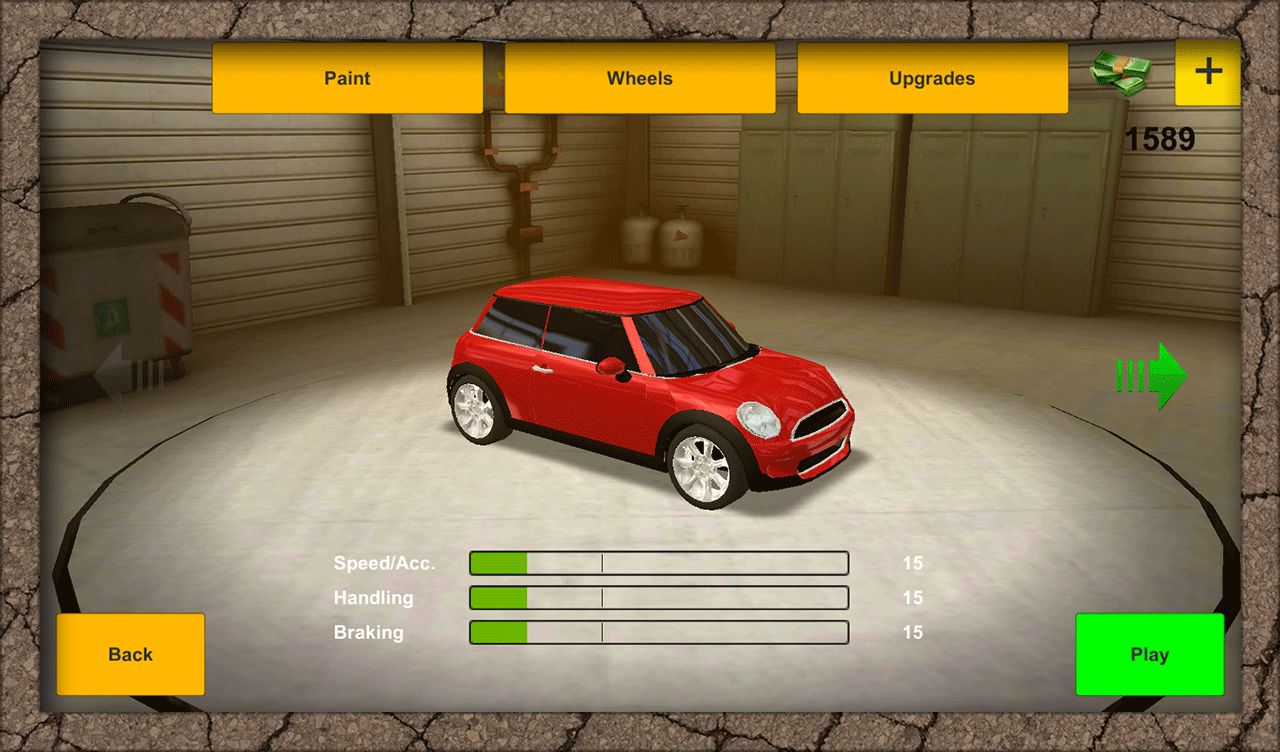
Task: Add more cash with the plus button
Action: (x=1208, y=72)
